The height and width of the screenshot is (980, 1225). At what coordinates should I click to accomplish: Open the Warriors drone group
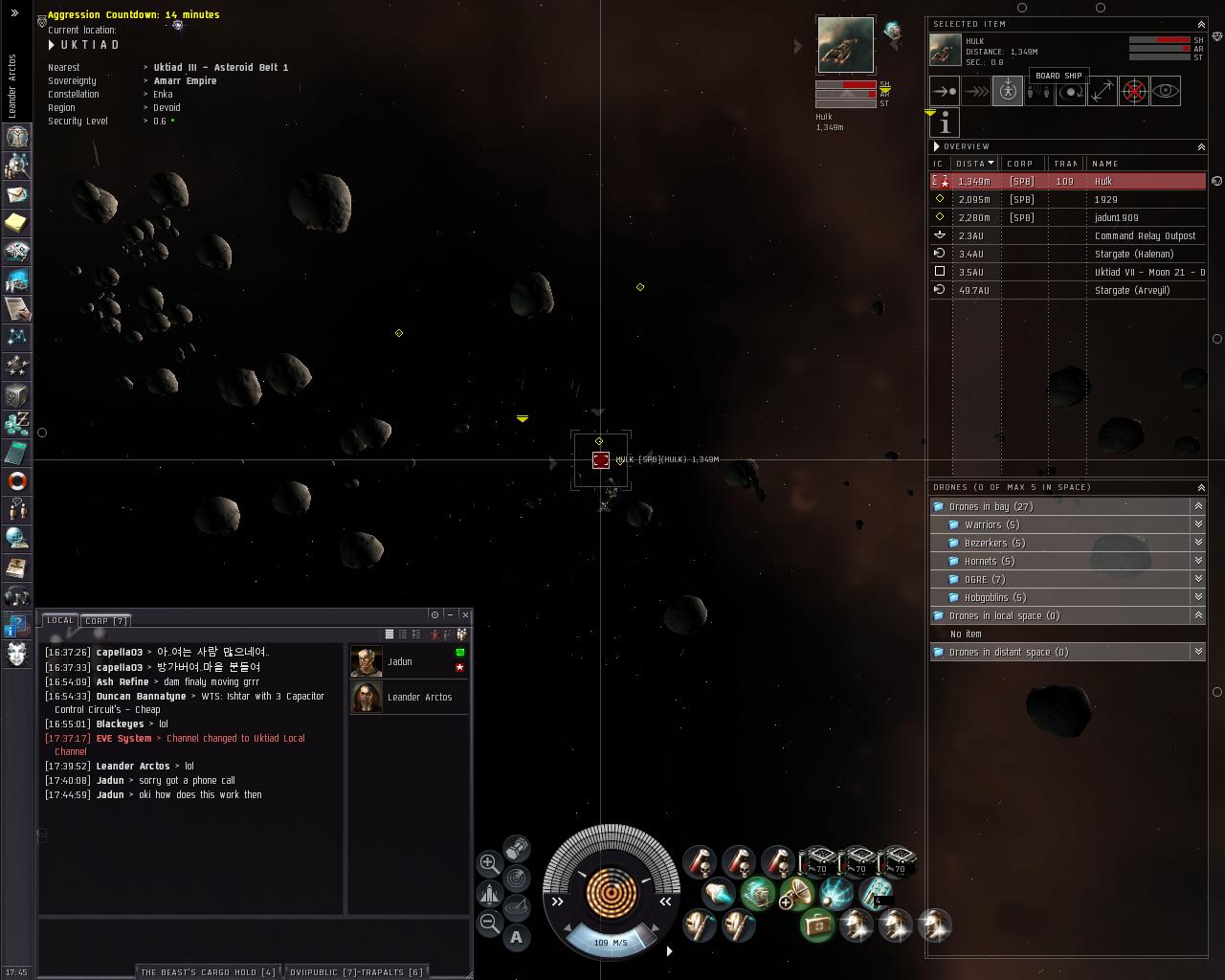click(991, 524)
